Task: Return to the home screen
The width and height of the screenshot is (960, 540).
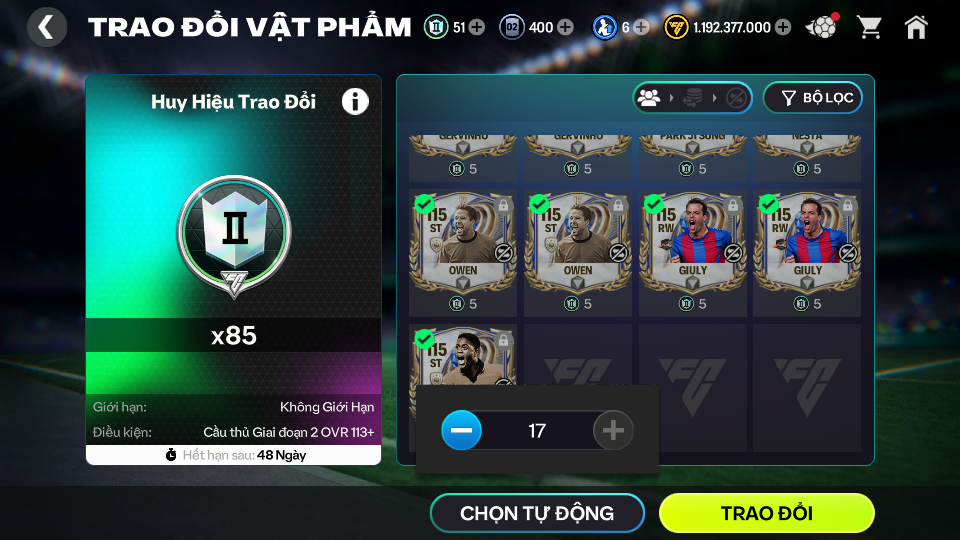Action: pyautogui.click(x=915, y=27)
